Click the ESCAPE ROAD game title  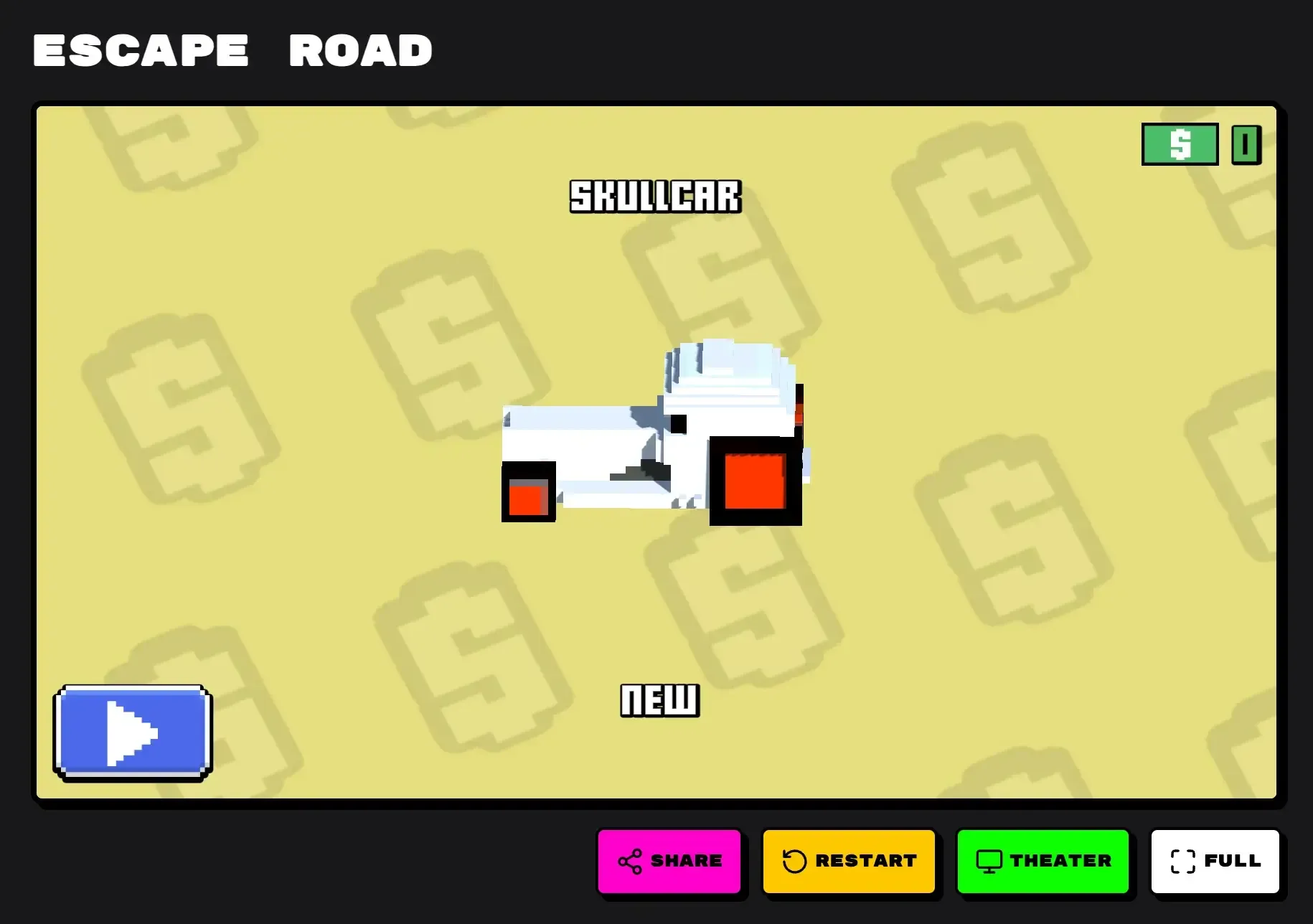click(231, 50)
